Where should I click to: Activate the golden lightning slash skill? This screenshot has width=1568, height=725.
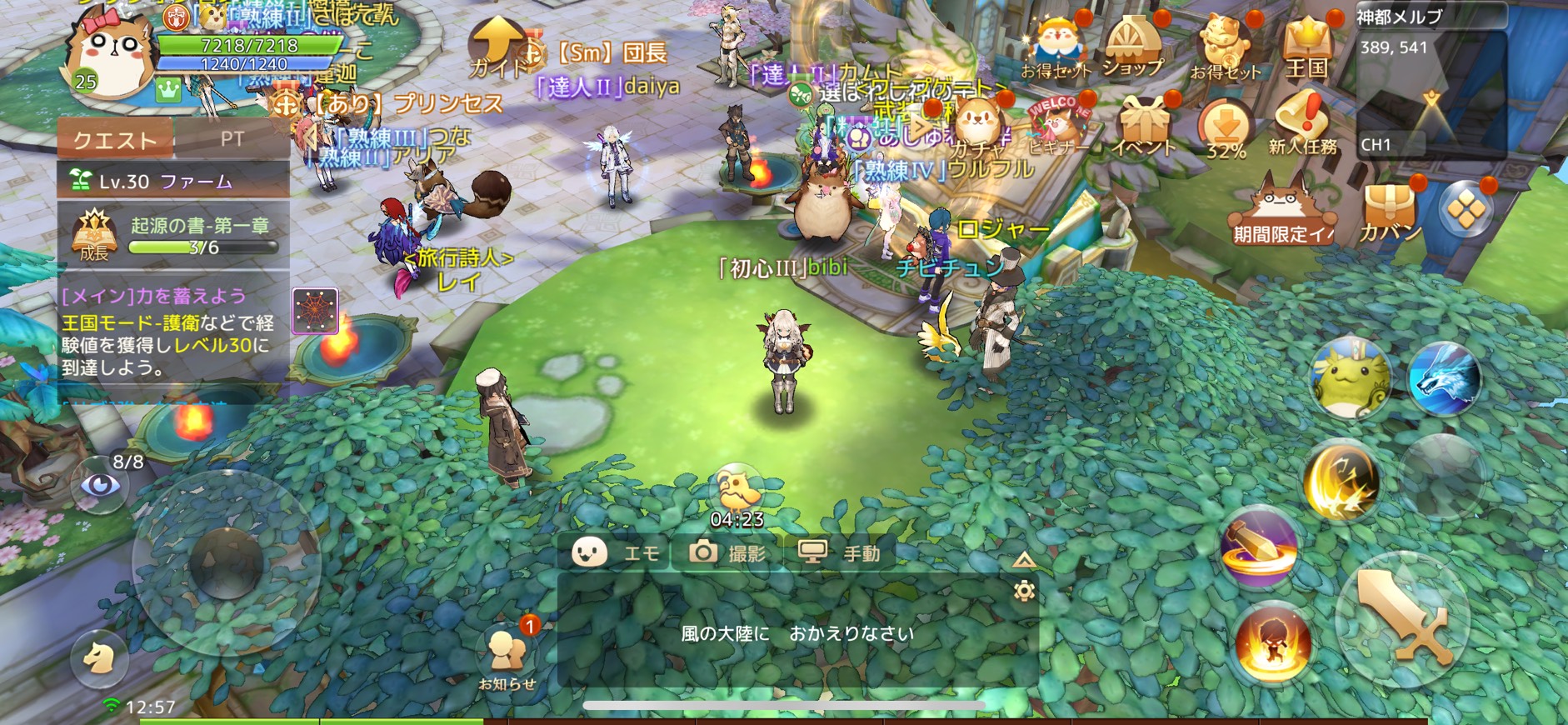pos(1341,482)
